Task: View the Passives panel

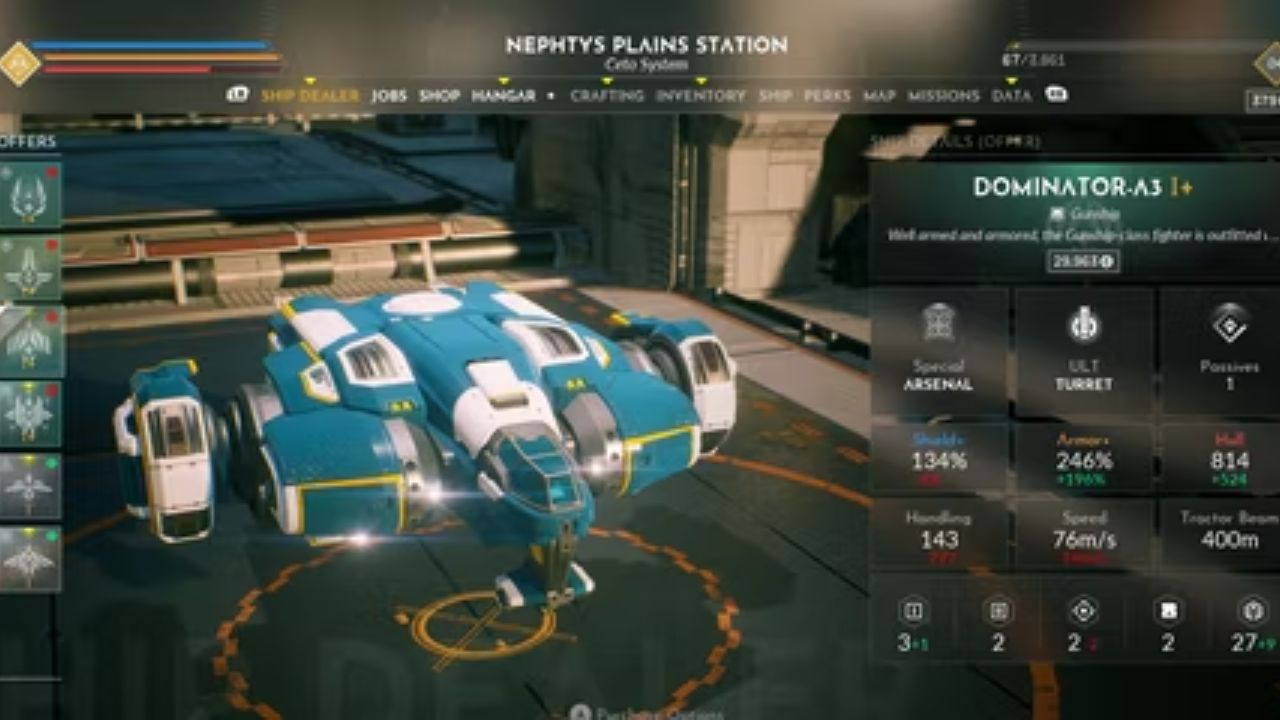Action: [1228, 351]
